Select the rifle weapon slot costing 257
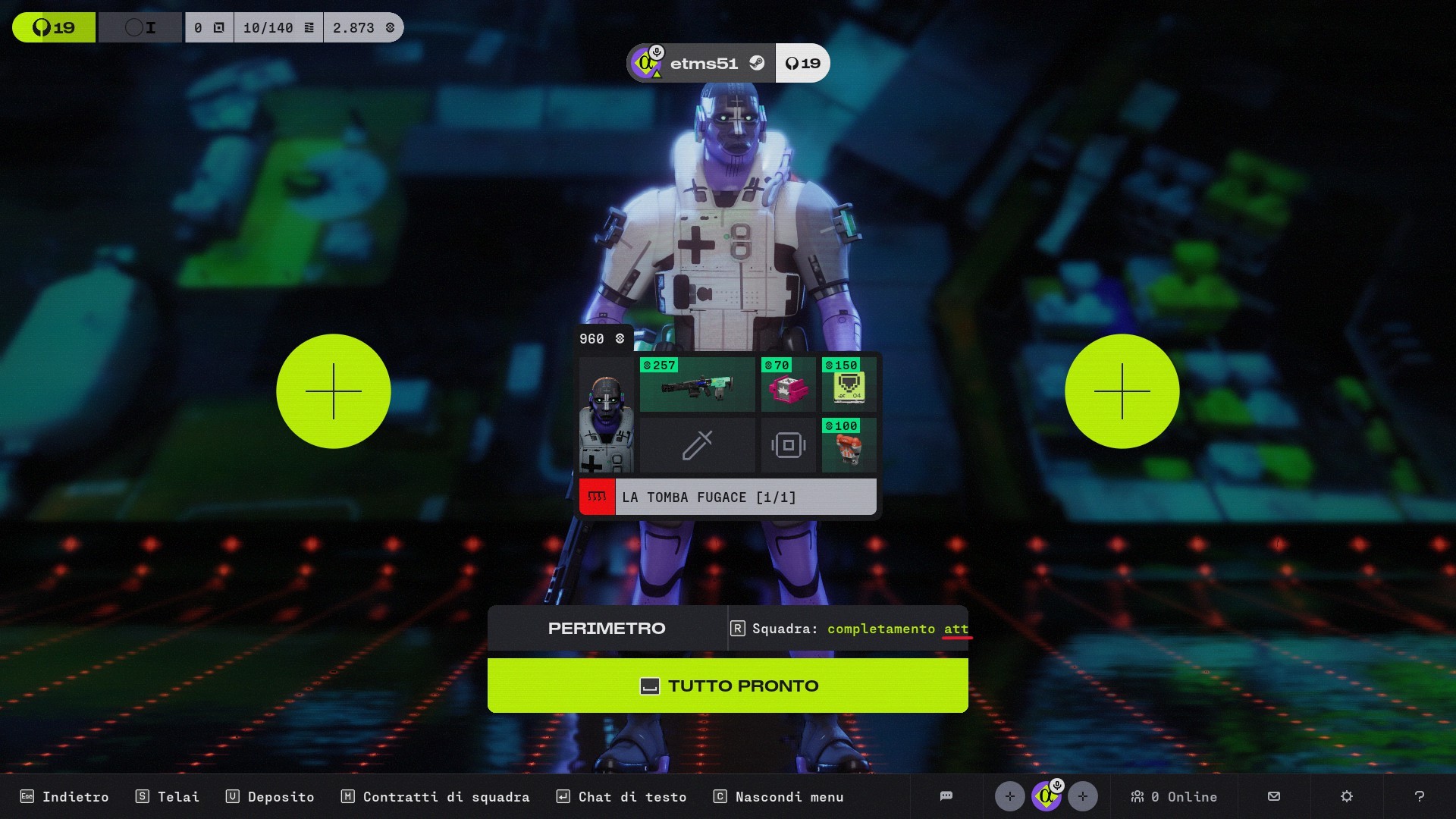1456x819 pixels. 697,384
